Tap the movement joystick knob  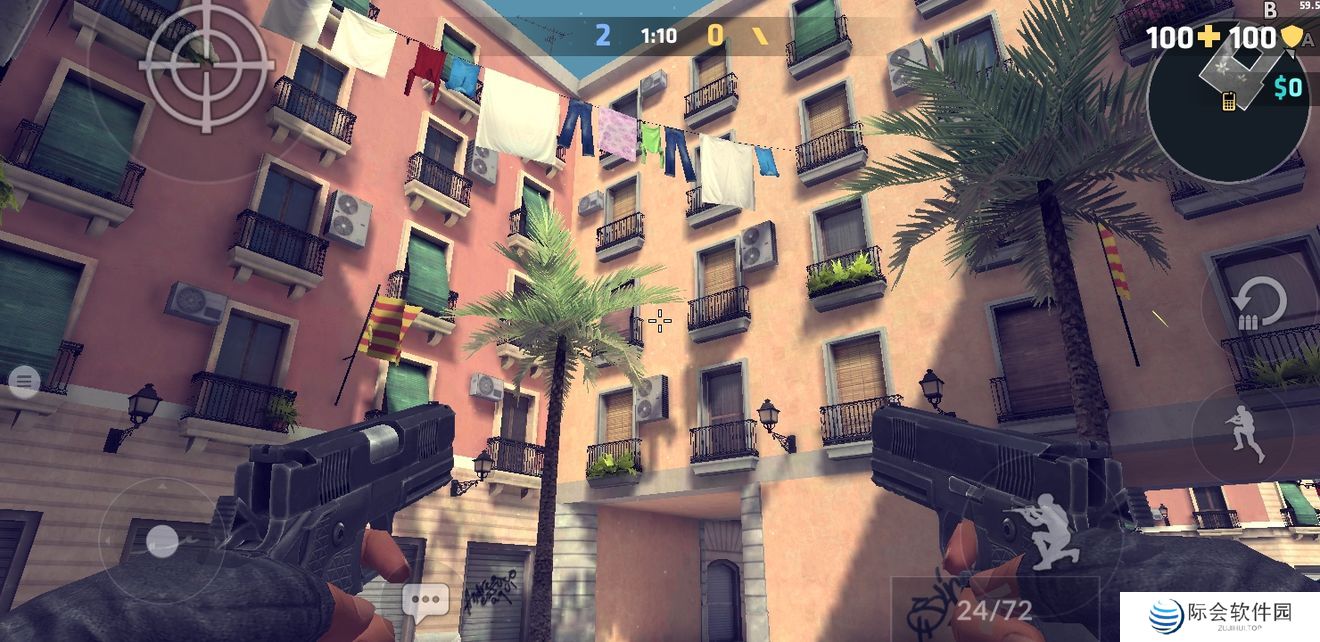click(x=161, y=541)
